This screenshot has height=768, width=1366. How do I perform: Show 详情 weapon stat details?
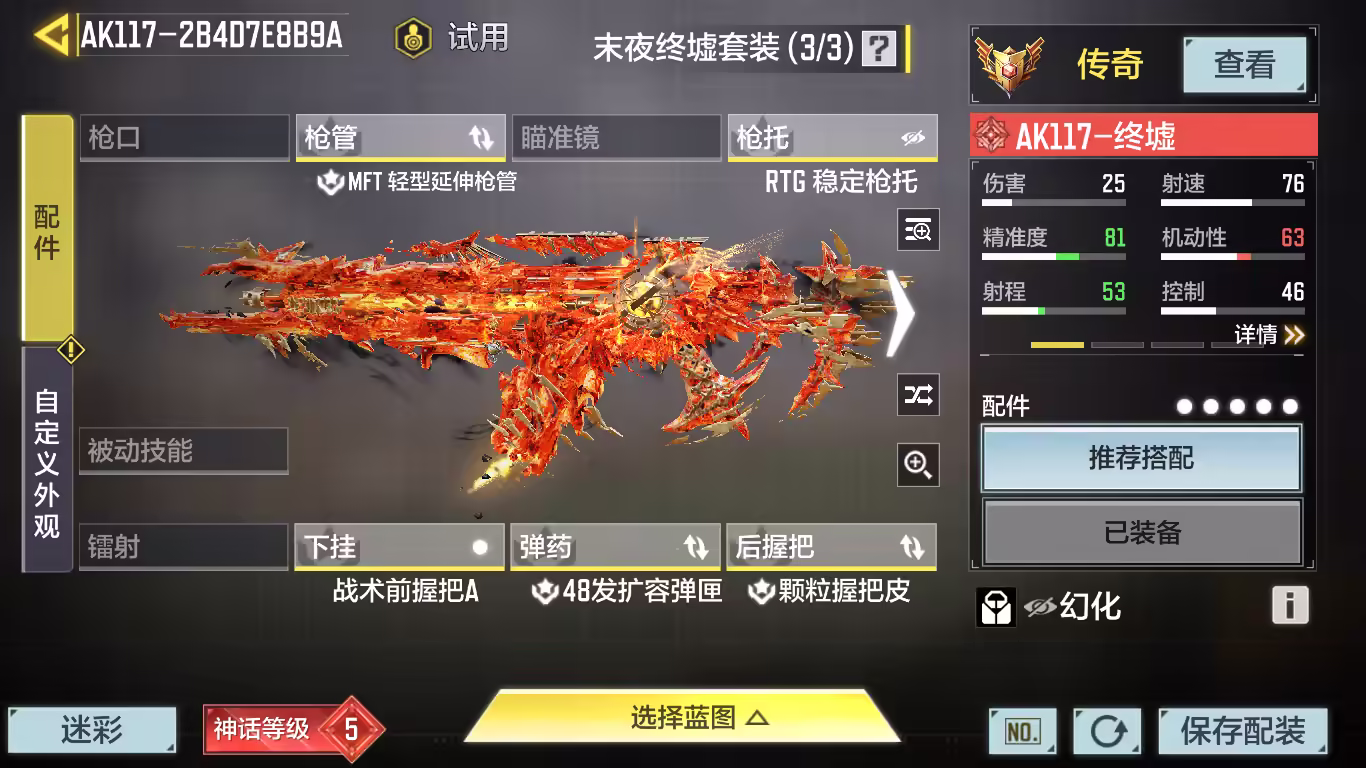point(1268,335)
